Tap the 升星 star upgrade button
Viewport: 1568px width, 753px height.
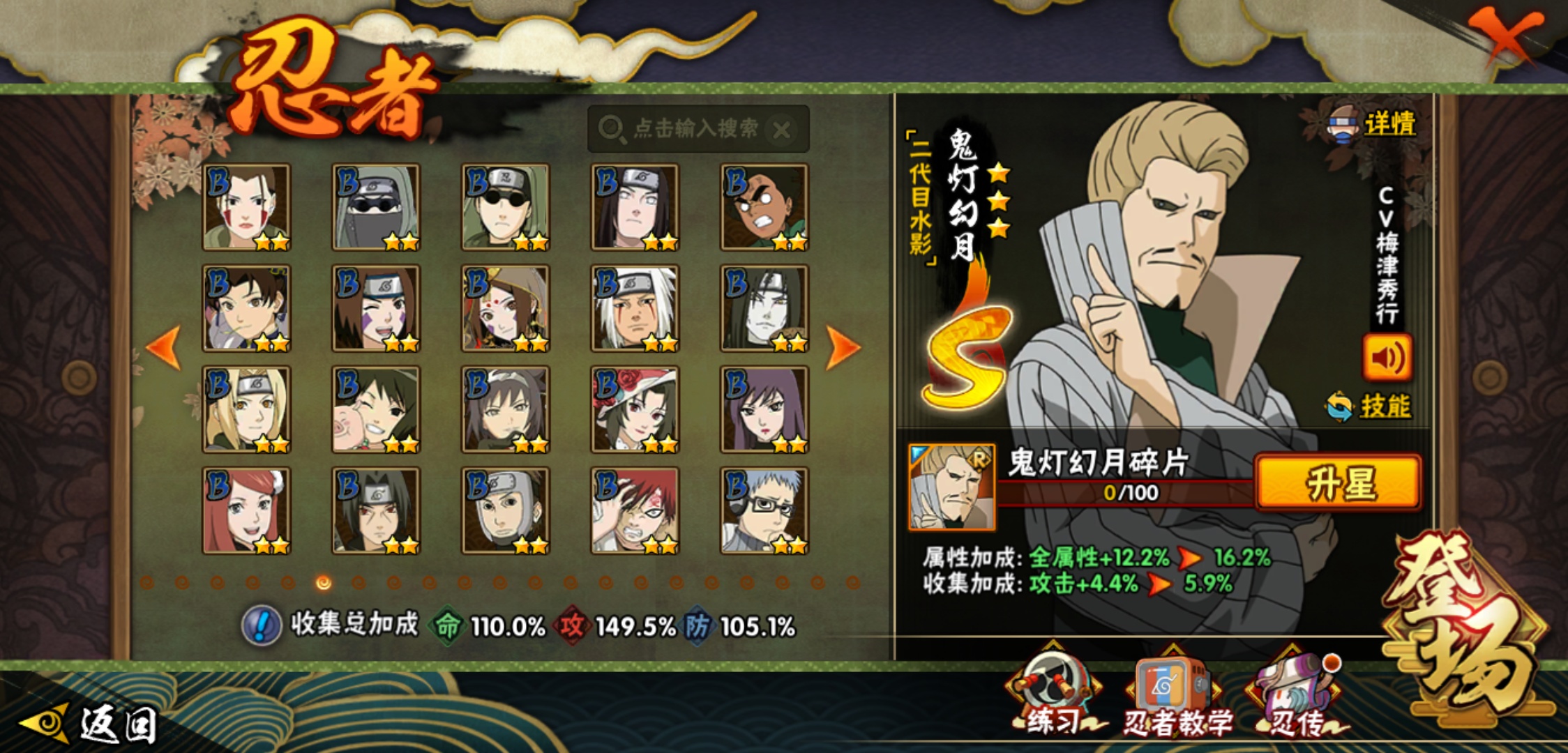pyautogui.click(x=1339, y=482)
